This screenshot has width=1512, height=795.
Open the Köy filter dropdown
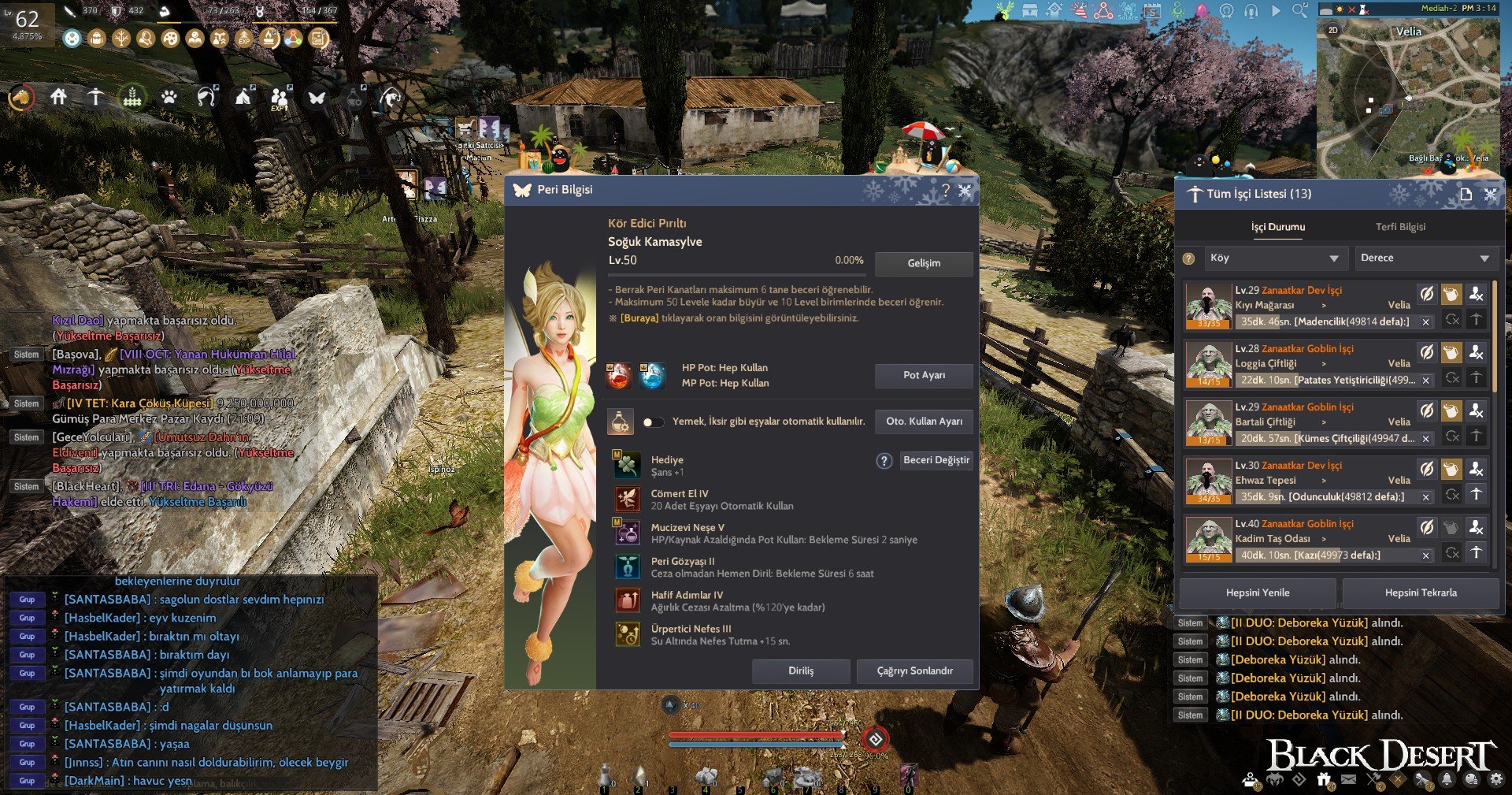(x=1273, y=258)
